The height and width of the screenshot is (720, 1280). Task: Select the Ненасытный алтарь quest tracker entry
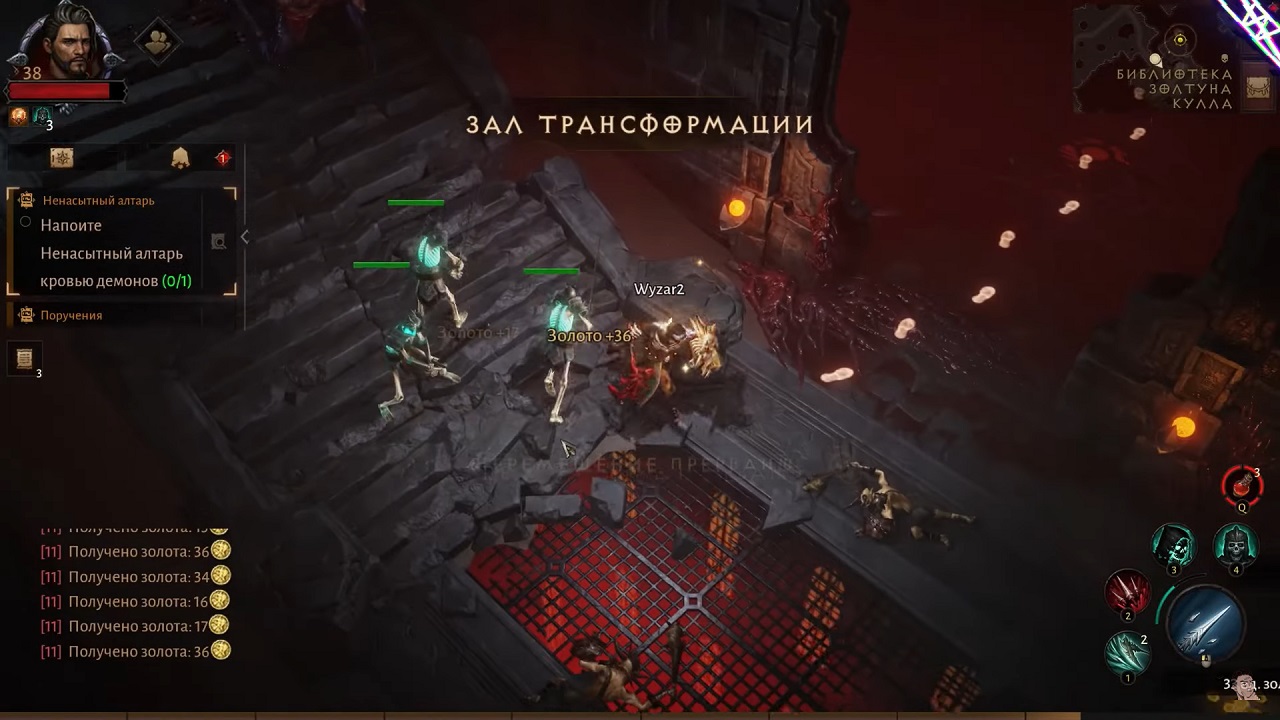(98, 200)
